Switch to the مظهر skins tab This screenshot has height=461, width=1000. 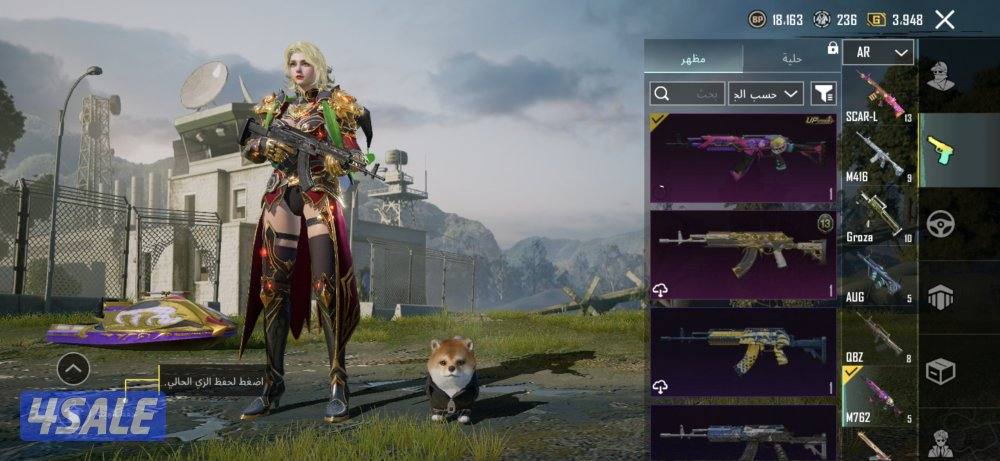(693, 58)
